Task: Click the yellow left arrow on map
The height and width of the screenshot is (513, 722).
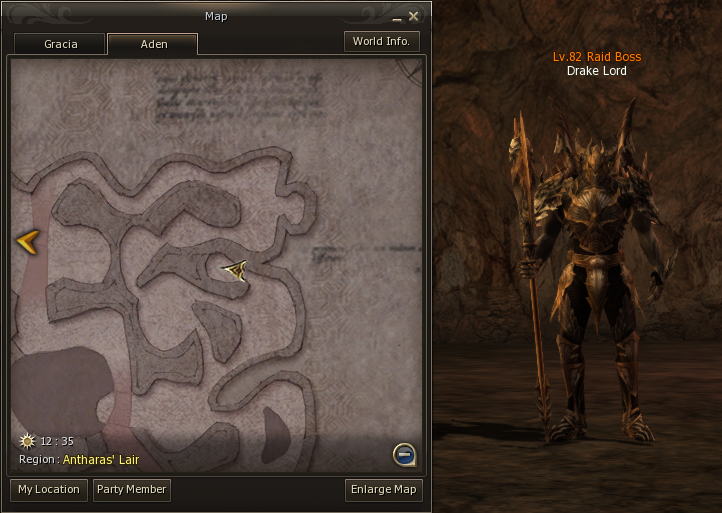Action: 27,241
